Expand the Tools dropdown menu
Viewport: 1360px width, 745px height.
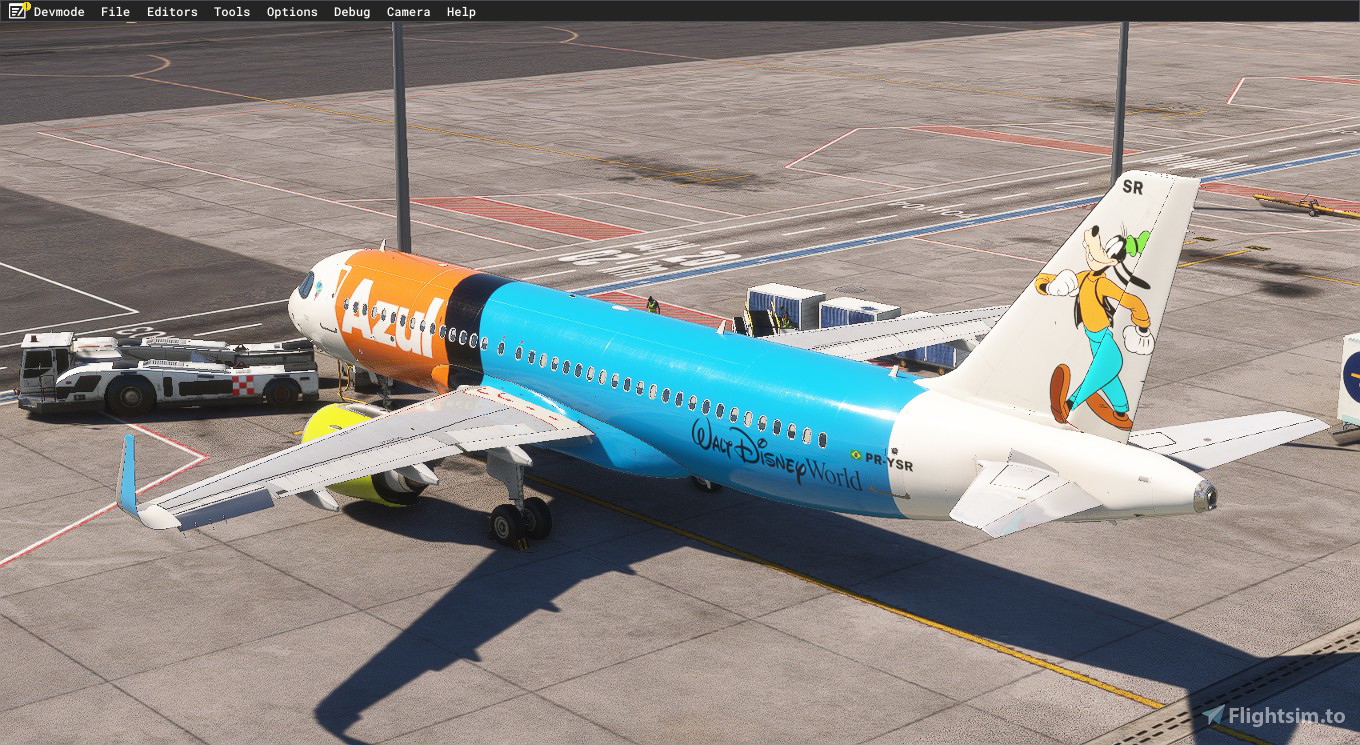231,11
